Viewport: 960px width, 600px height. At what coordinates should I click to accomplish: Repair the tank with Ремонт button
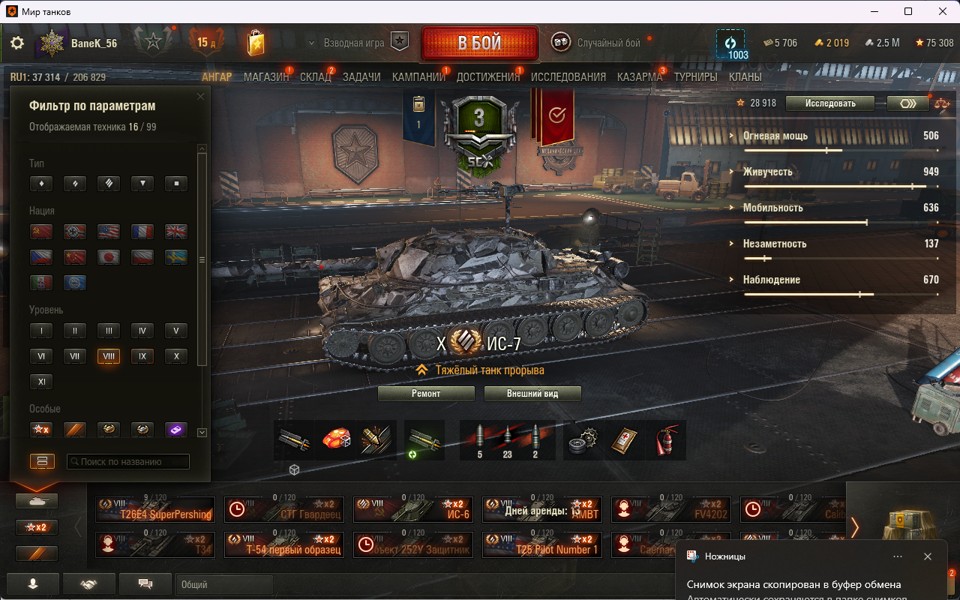426,393
